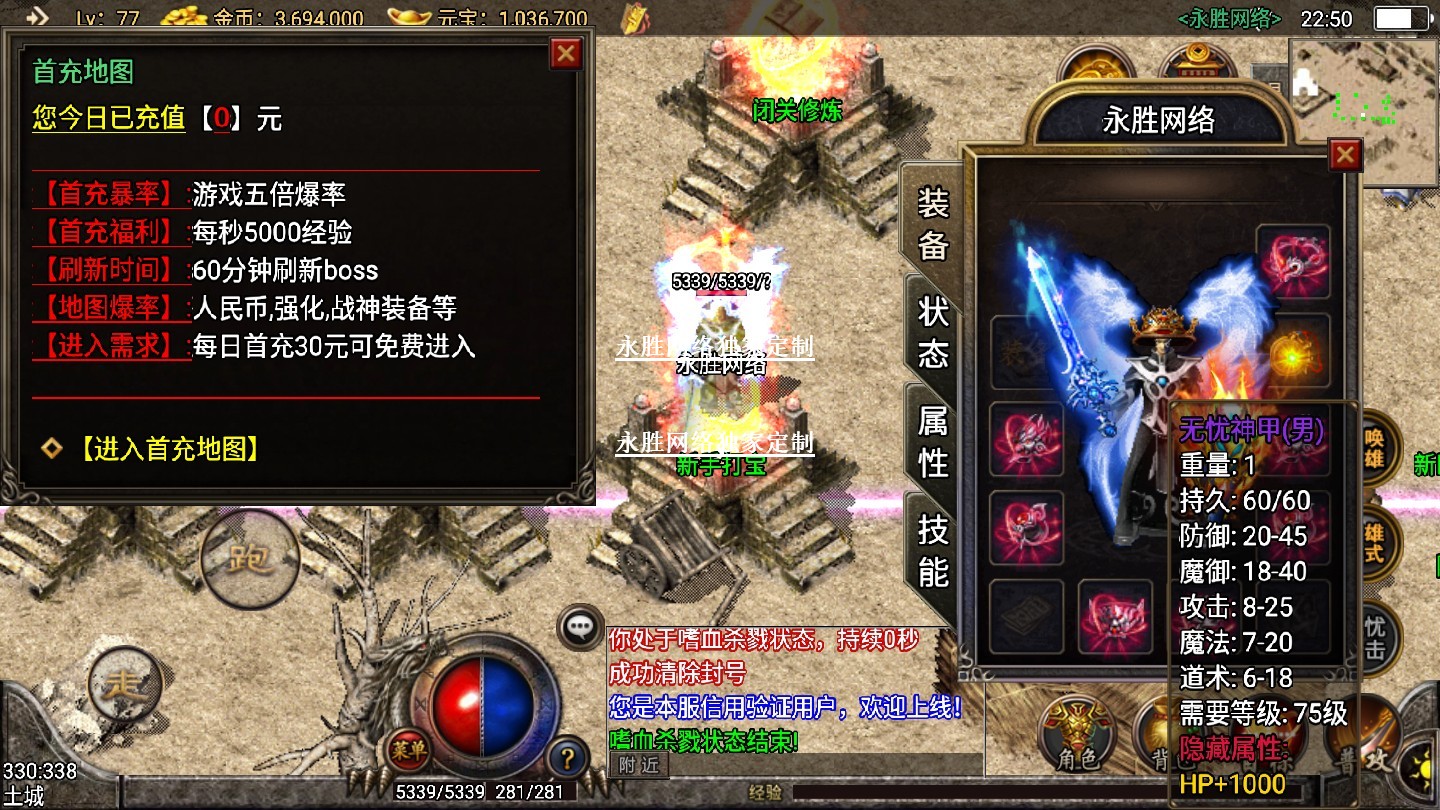This screenshot has width=1440, height=810.
Task: Select the glowing orange orb equipment slot
Action: [1292, 351]
